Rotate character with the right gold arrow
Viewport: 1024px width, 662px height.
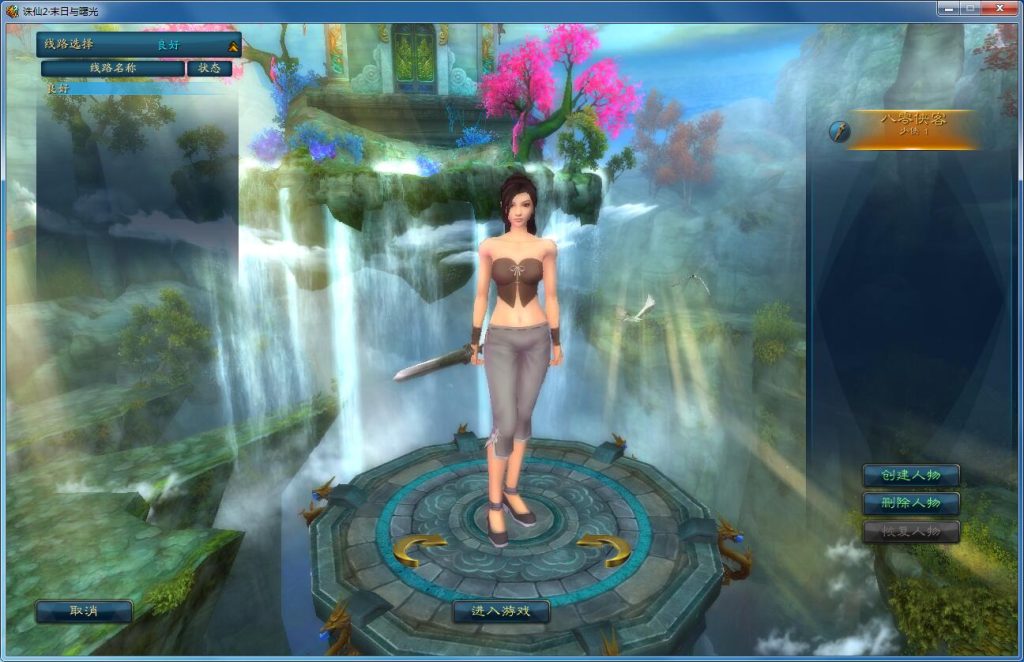pyautogui.click(x=603, y=549)
